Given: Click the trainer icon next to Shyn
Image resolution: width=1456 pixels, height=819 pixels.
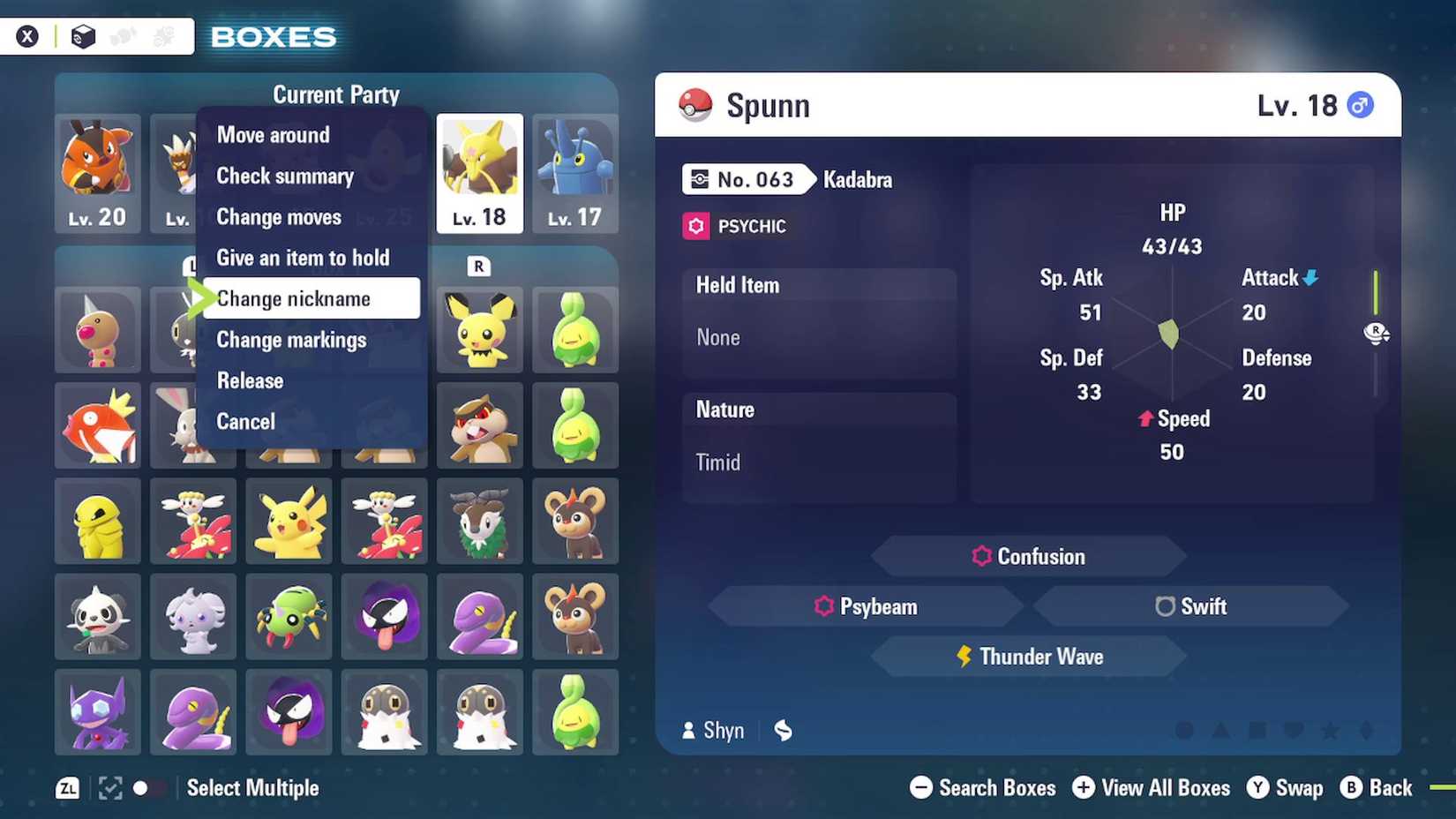Looking at the screenshot, I should point(690,731).
